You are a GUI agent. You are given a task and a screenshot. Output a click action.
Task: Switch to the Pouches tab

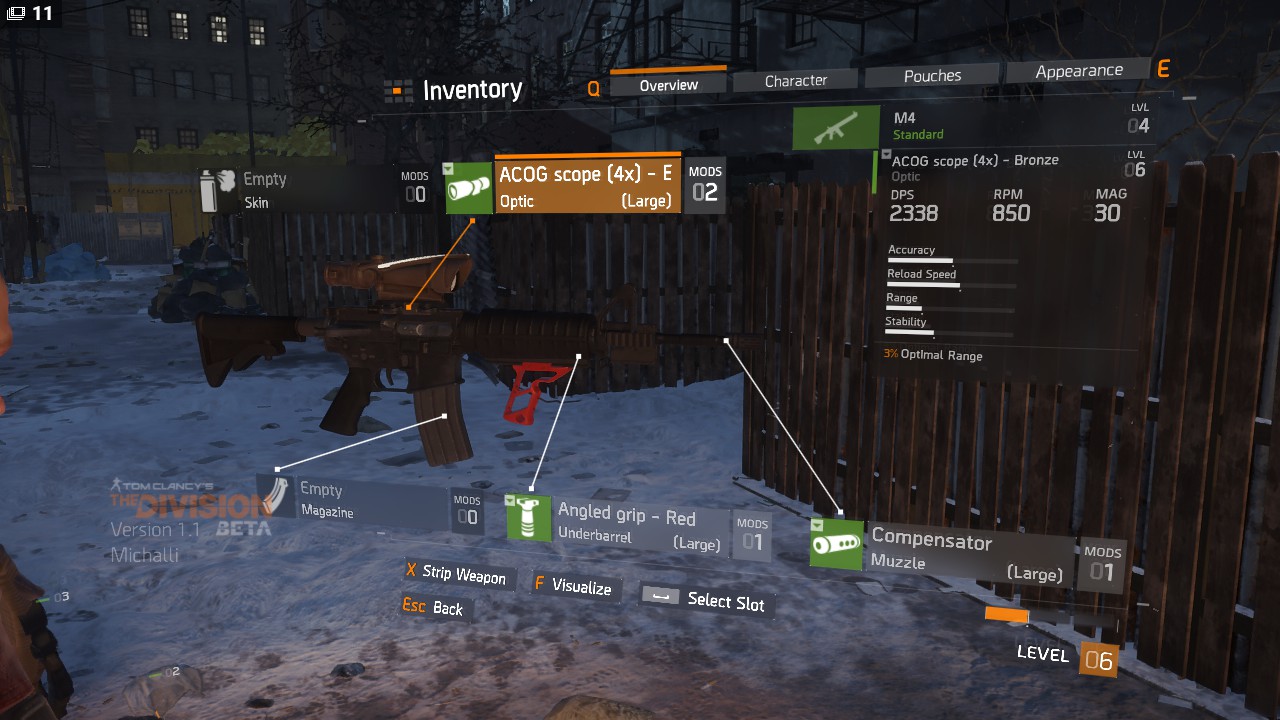pyautogui.click(x=932, y=76)
